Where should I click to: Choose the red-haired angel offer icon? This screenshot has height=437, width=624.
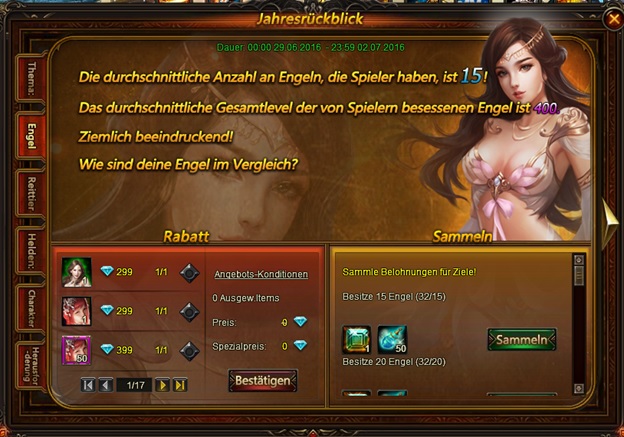[77, 311]
